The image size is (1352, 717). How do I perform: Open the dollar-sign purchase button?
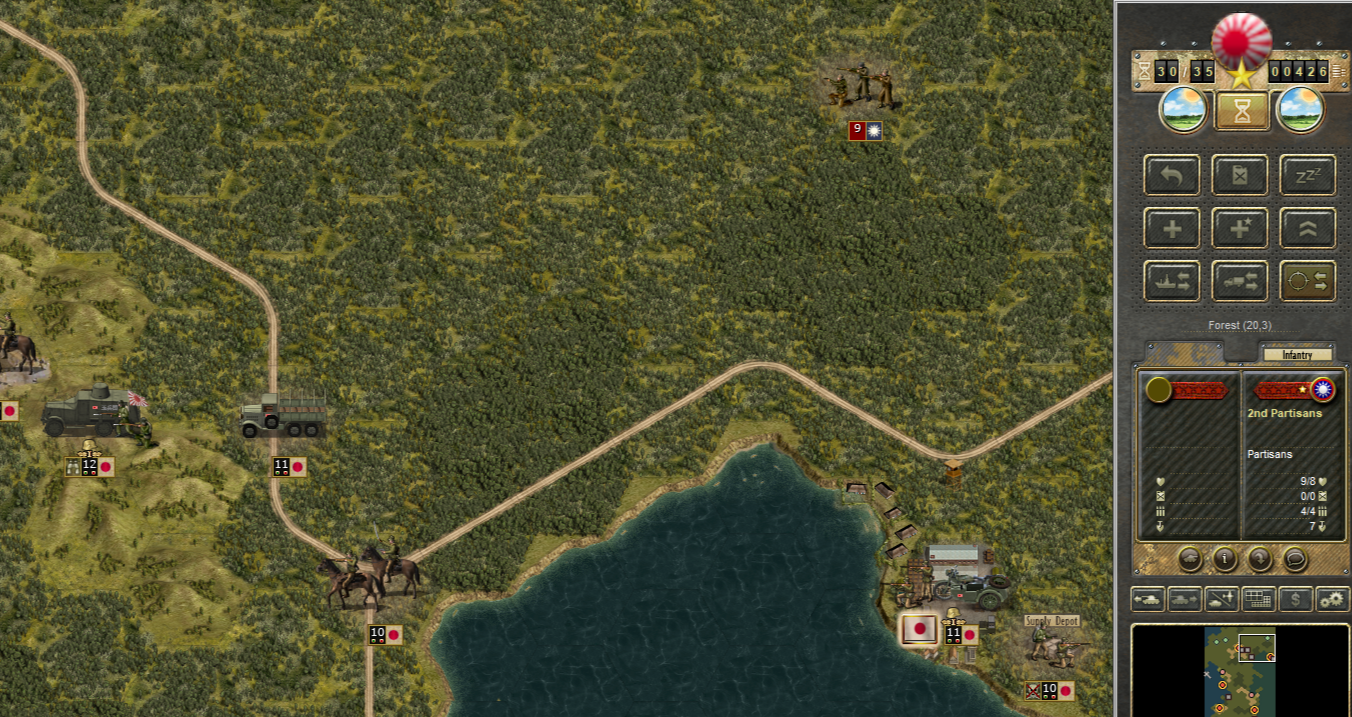(1296, 600)
